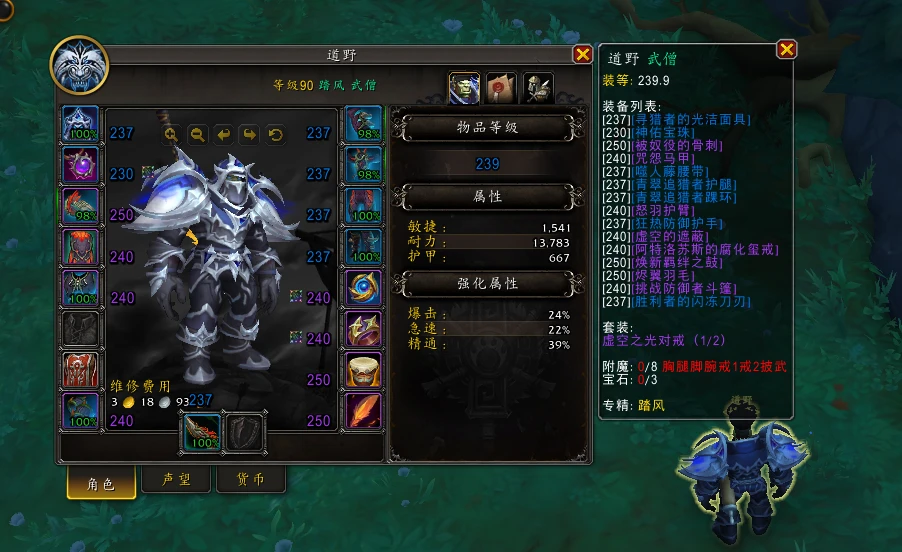902x552 pixels.
Task: Open the titles pane with scroll icon
Action: click(x=501, y=87)
